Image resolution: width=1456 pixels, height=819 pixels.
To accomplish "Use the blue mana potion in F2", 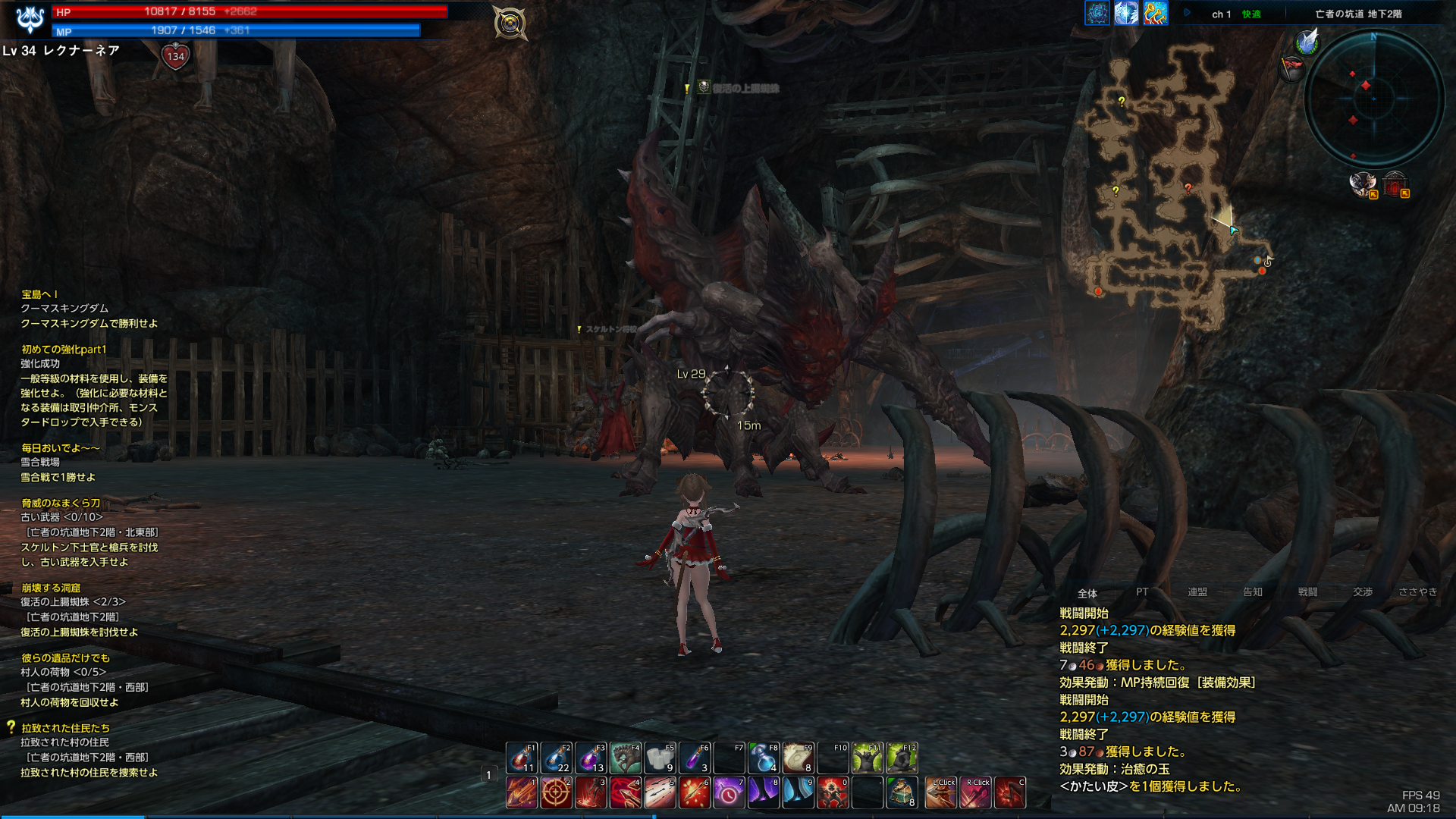I will click(557, 758).
